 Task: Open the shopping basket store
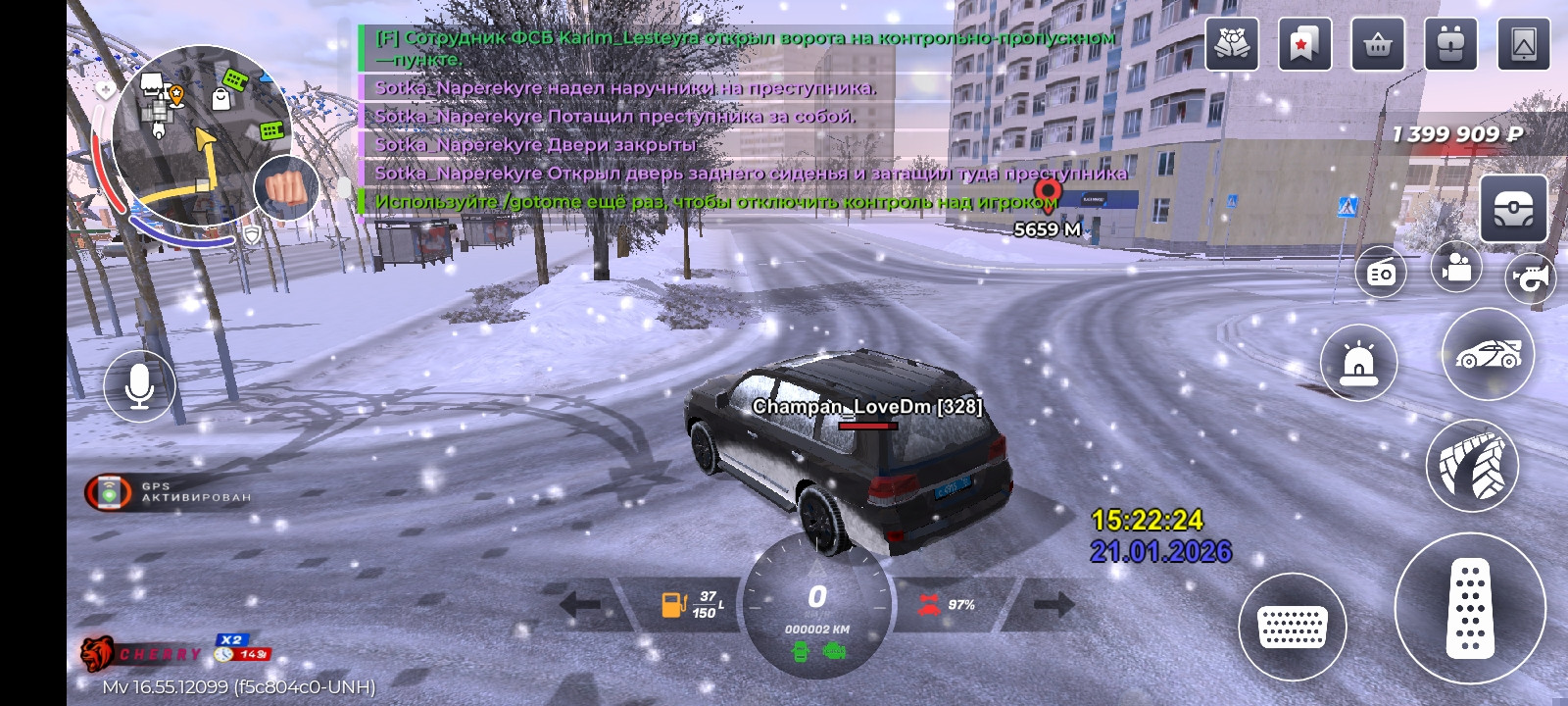pos(1378,44)
